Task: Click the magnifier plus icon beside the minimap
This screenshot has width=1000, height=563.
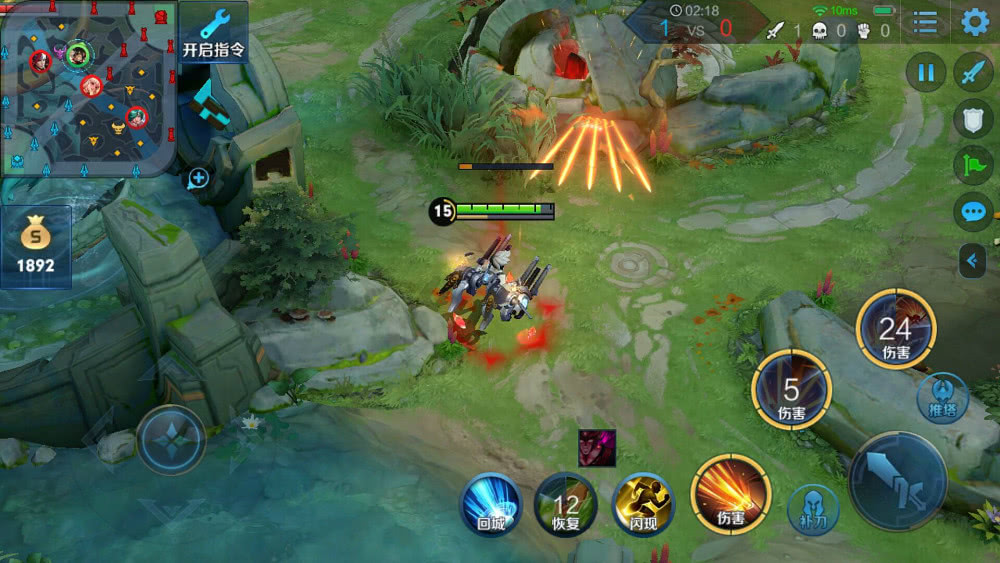Action: (x=198, y=179)
